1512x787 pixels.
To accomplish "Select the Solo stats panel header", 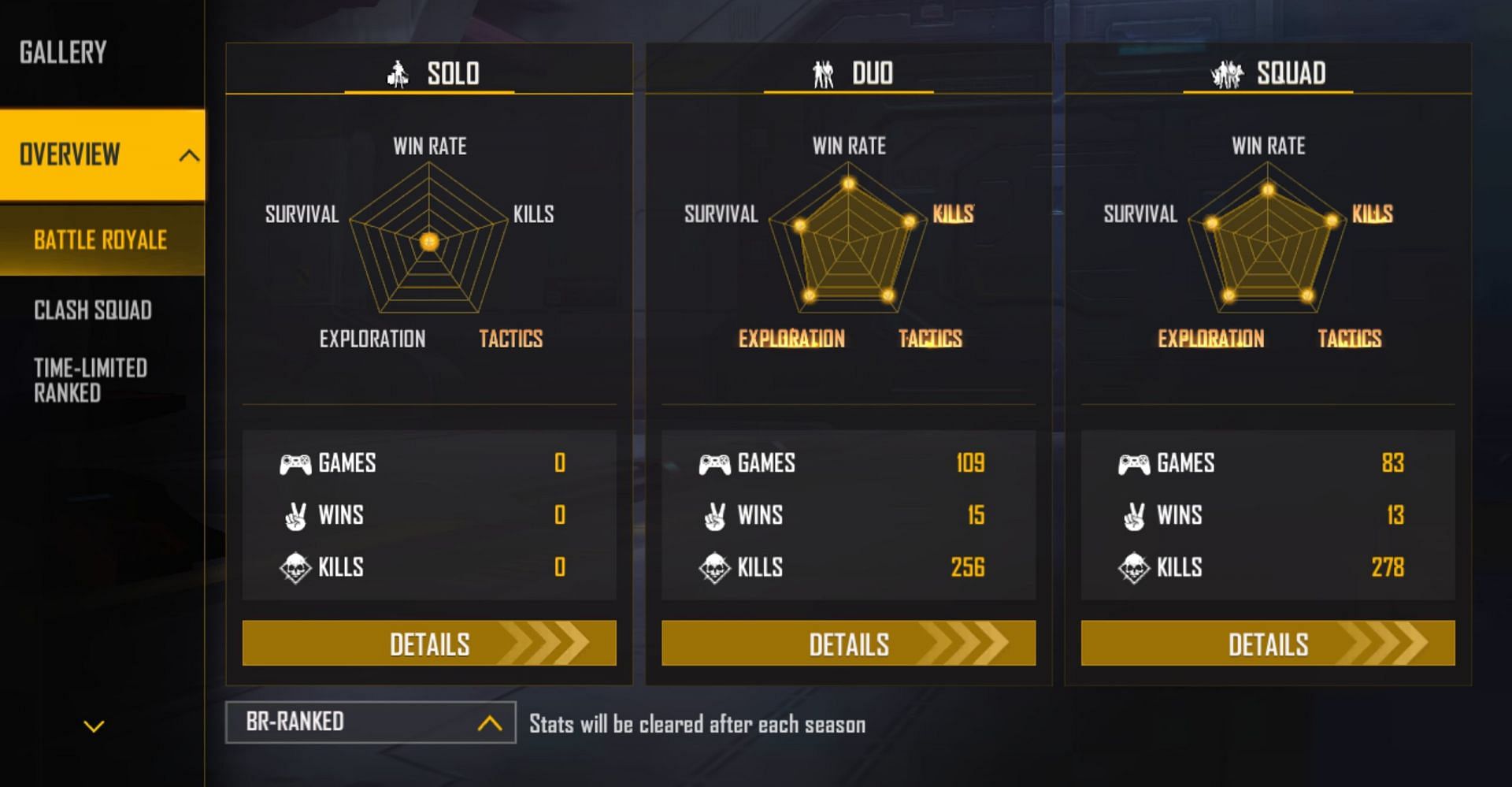I will (430, 73).
